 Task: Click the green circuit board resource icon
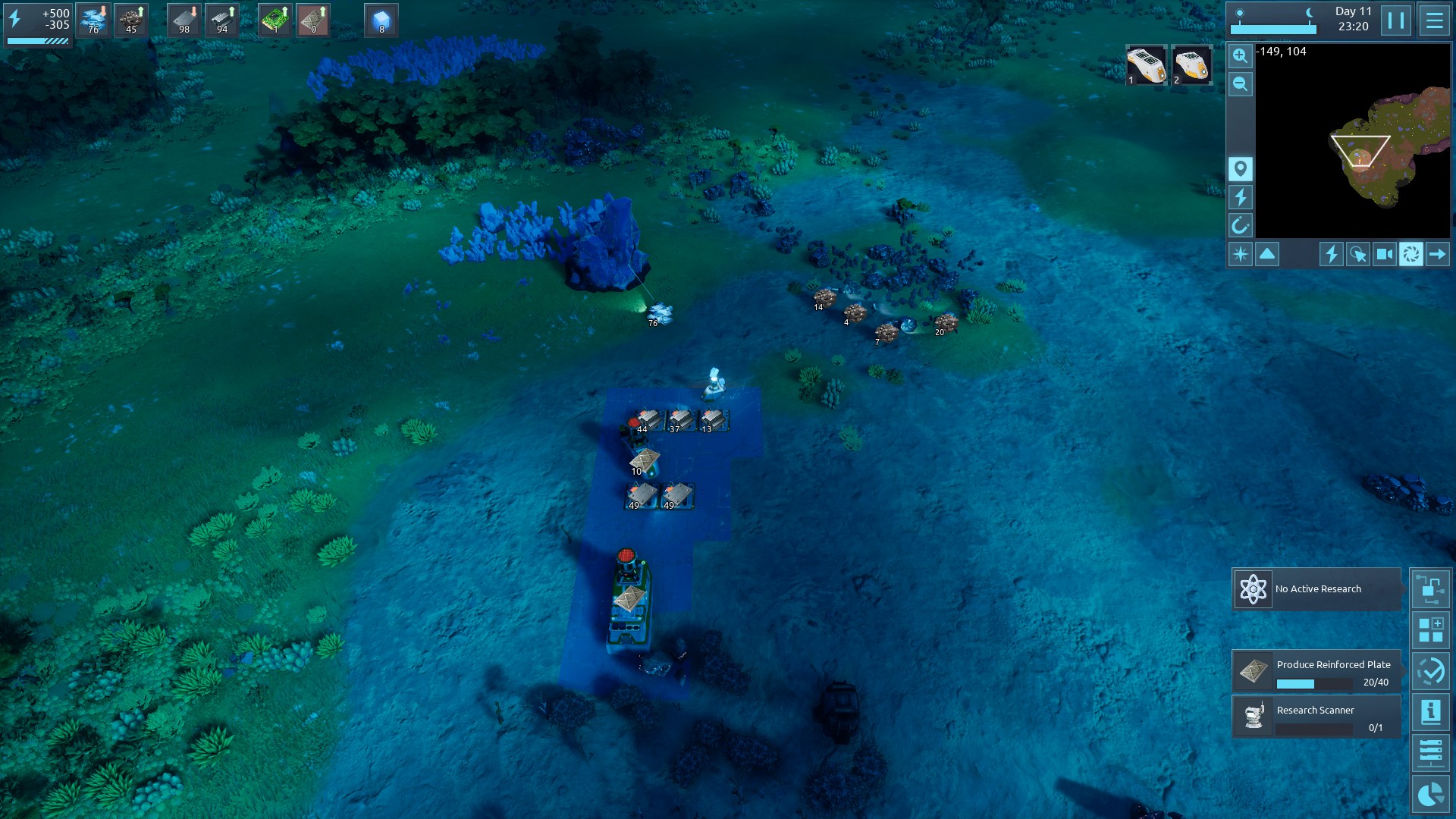[x=275, y=20]
